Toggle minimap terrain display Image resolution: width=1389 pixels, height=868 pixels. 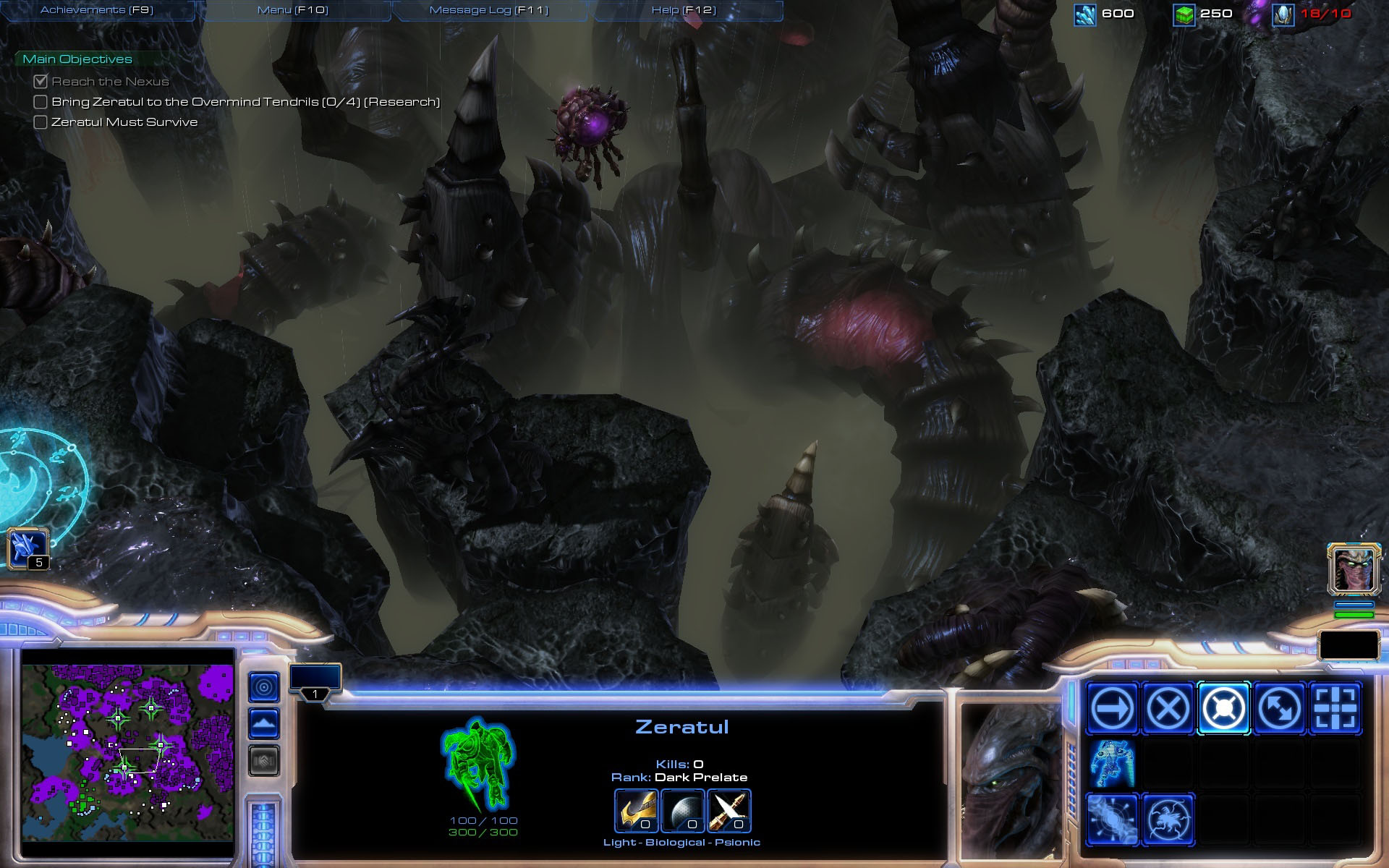(x=263, y=723)
